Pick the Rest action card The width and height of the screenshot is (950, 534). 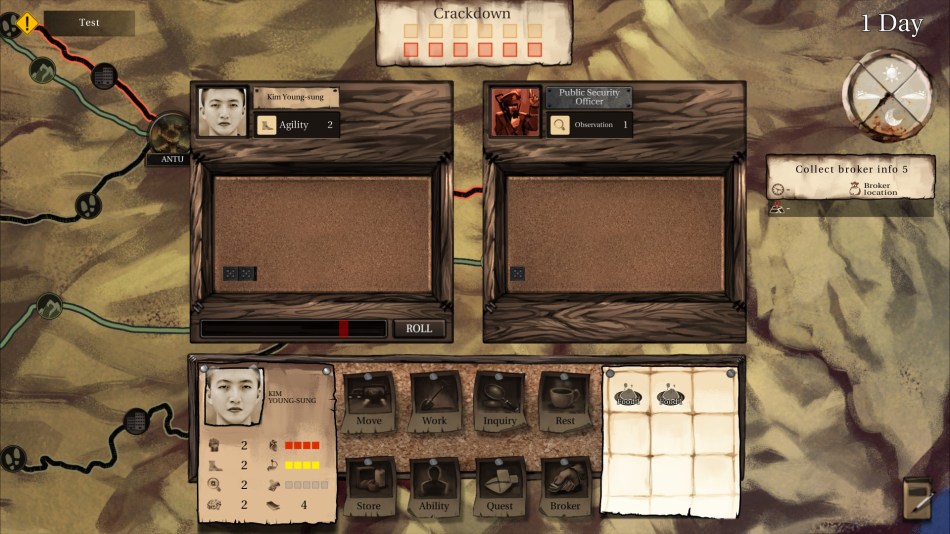tap(565, 401)
